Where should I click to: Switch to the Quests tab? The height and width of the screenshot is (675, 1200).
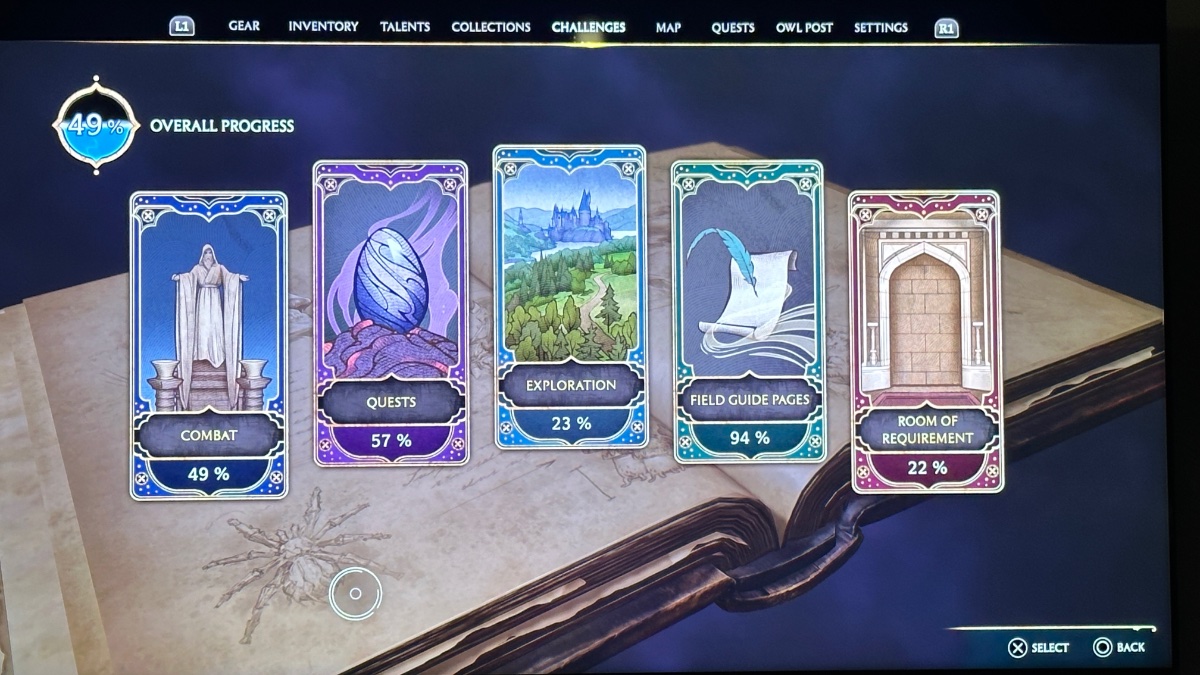click(x=733, y=27)
